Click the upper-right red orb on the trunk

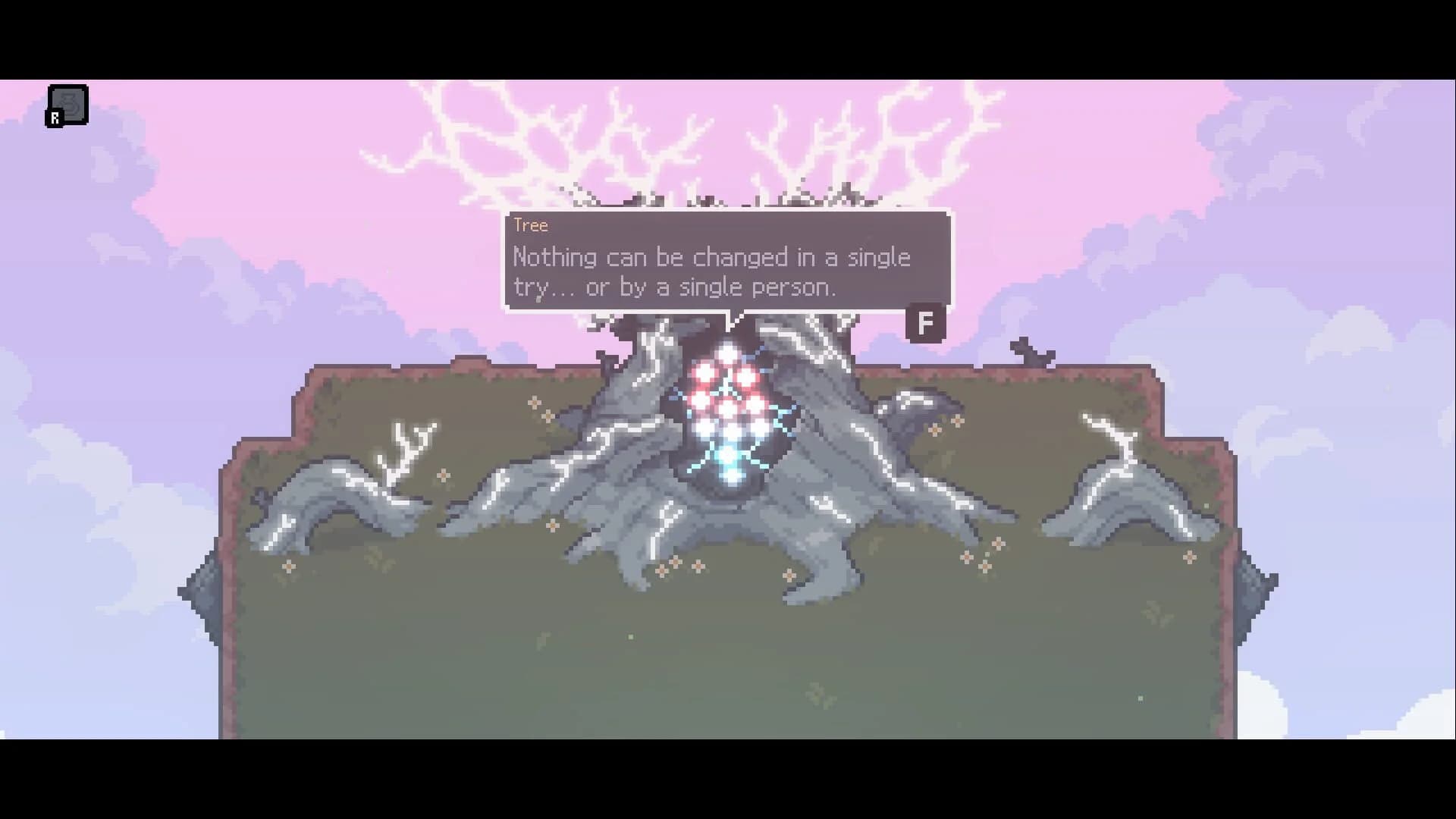click(745, 375)
